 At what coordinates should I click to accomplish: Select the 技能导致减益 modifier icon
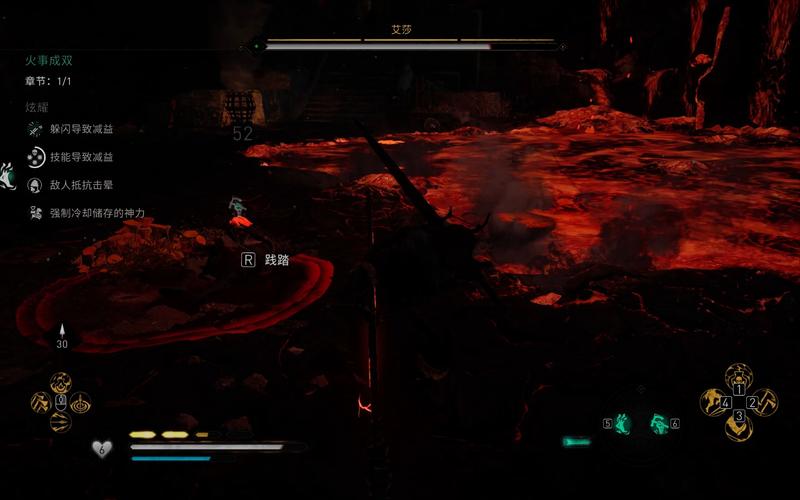pos(35,157)
